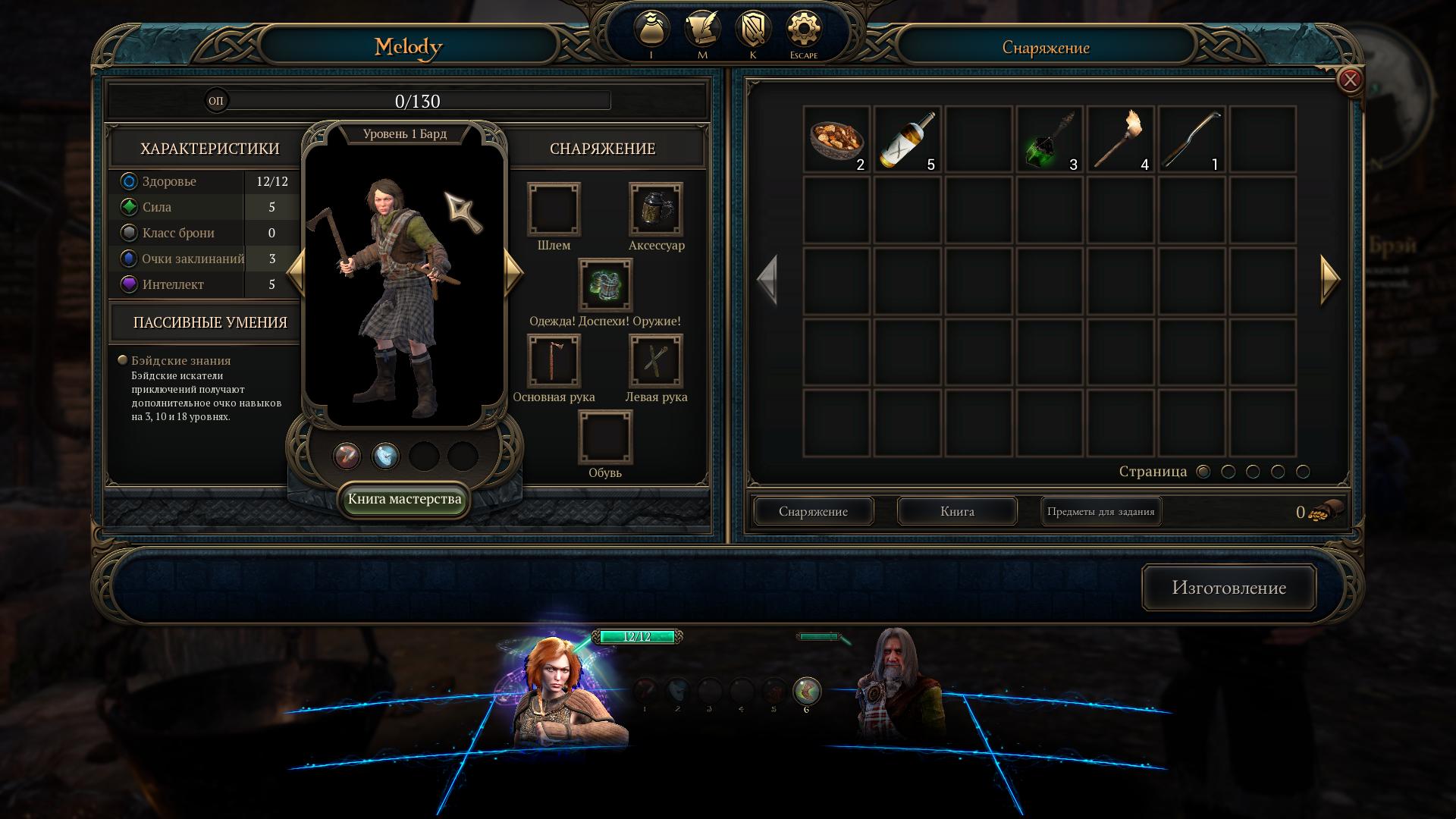Close the equipment window

click(1350, 80)
